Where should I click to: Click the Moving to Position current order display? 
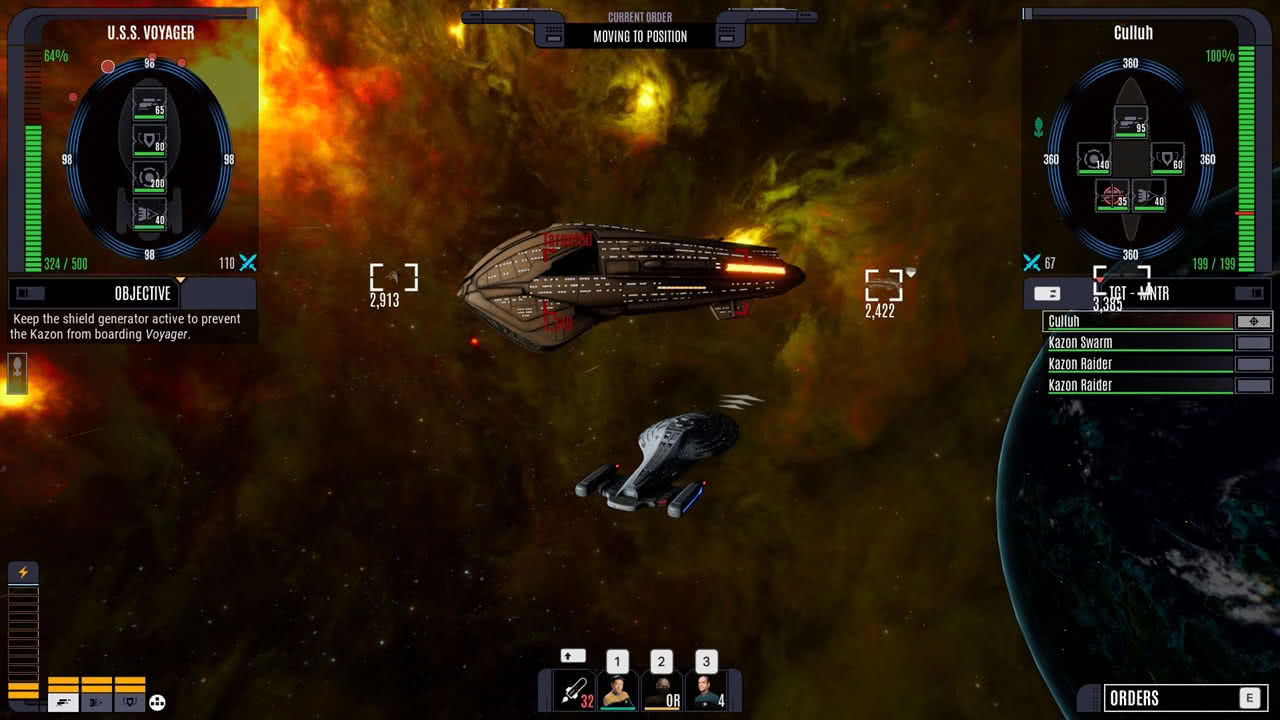coord(640,36)
